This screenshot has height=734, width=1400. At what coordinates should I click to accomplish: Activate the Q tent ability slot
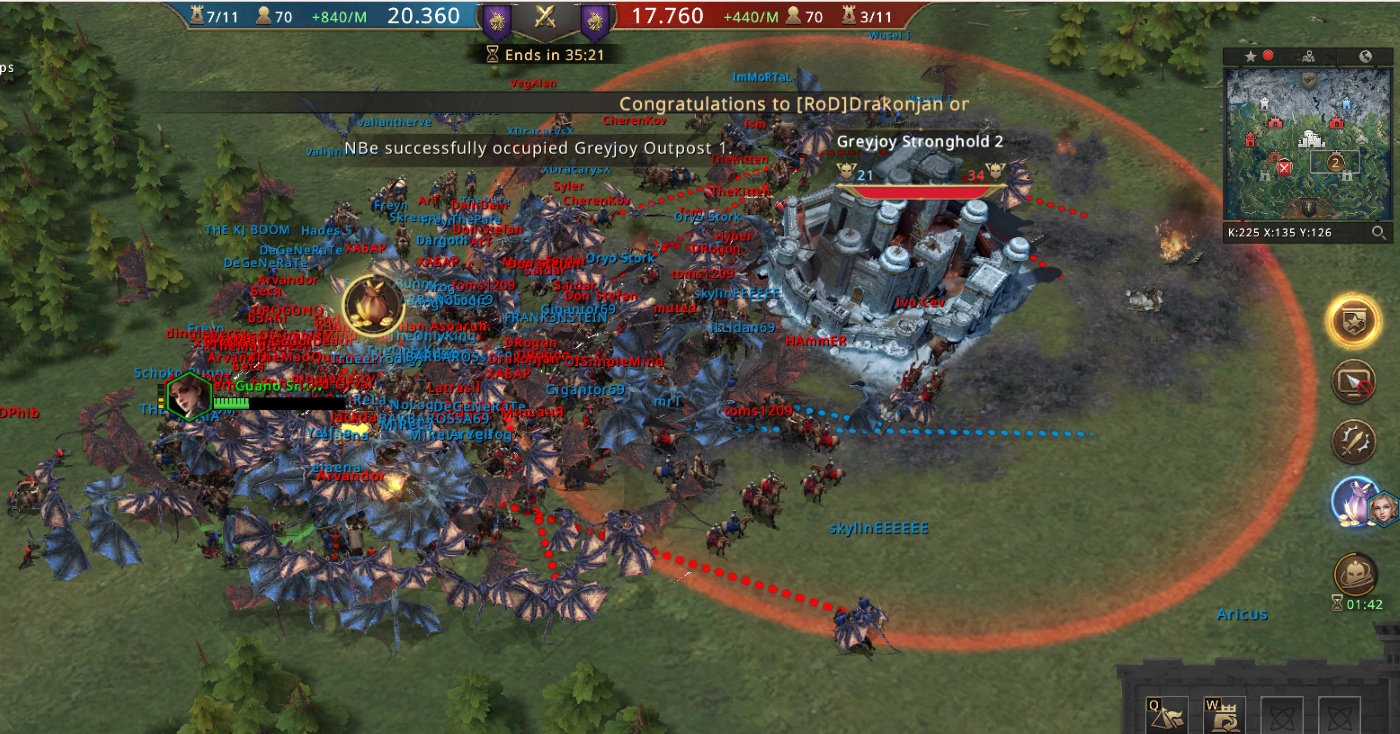point(1167,714)
